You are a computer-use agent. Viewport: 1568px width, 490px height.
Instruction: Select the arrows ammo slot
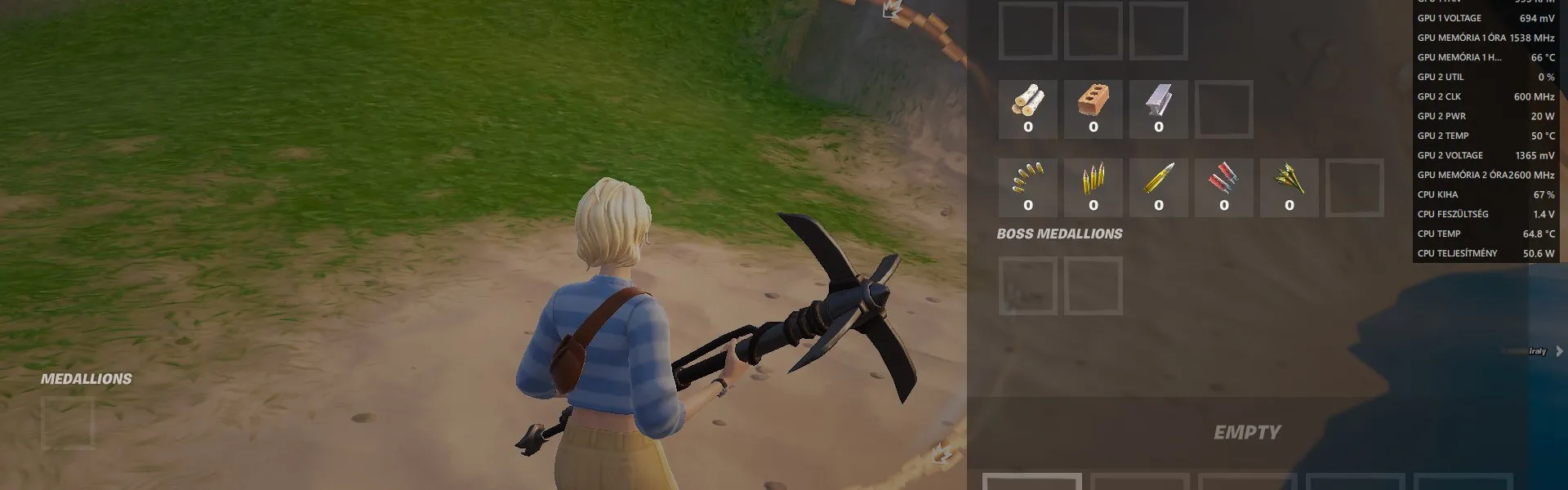1289,187
